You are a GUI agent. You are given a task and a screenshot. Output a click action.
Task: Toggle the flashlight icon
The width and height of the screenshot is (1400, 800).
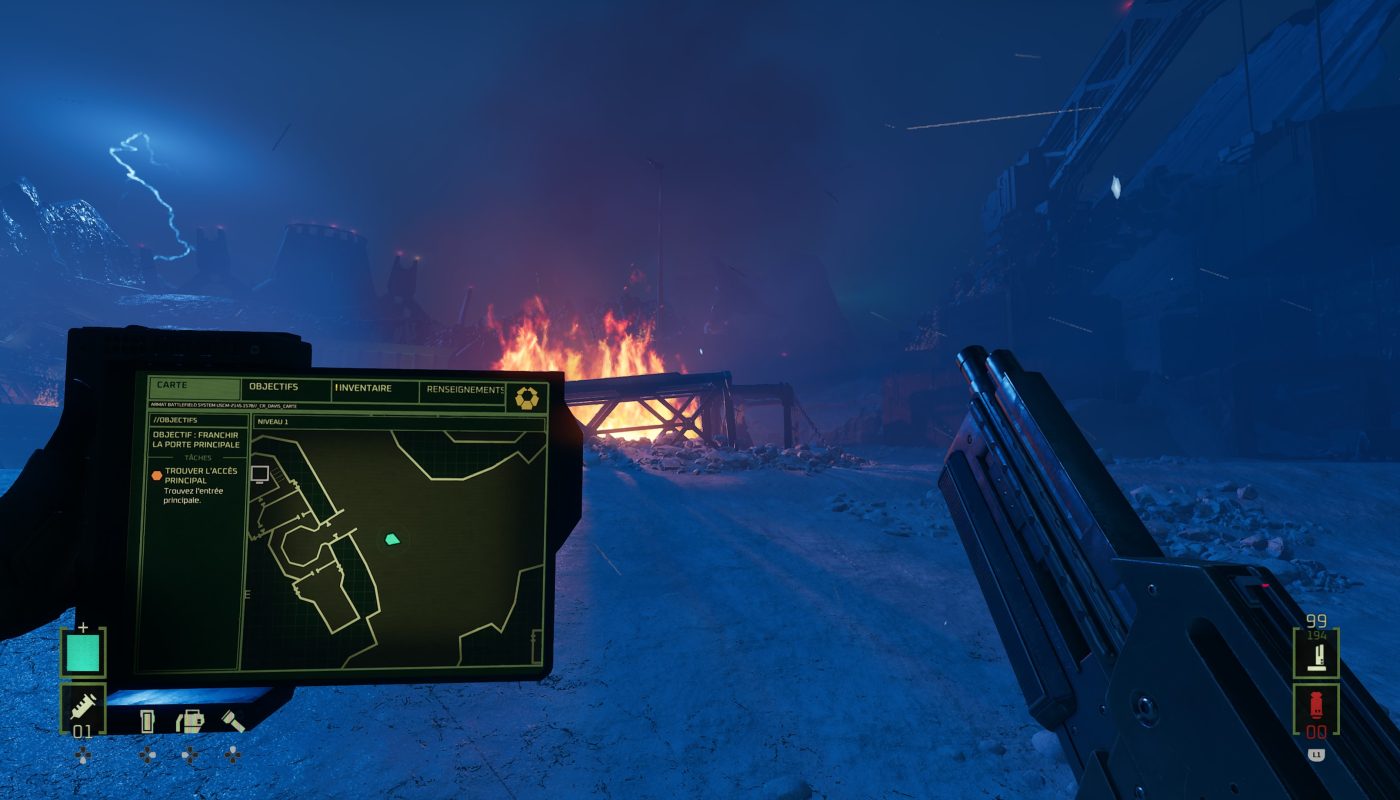click(232, 721)
